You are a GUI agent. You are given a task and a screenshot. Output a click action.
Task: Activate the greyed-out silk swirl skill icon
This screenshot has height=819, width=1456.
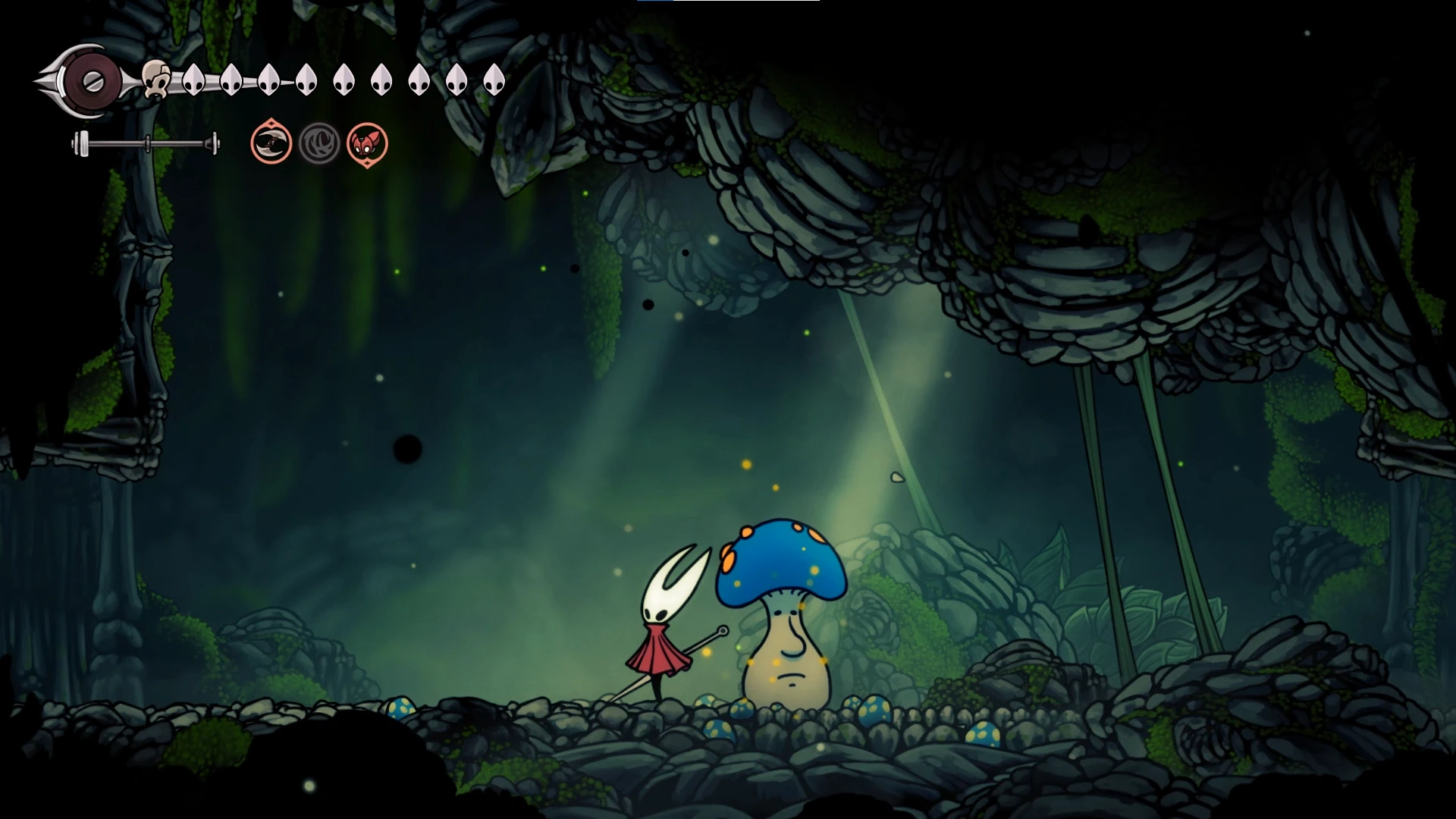pos(319,143)
